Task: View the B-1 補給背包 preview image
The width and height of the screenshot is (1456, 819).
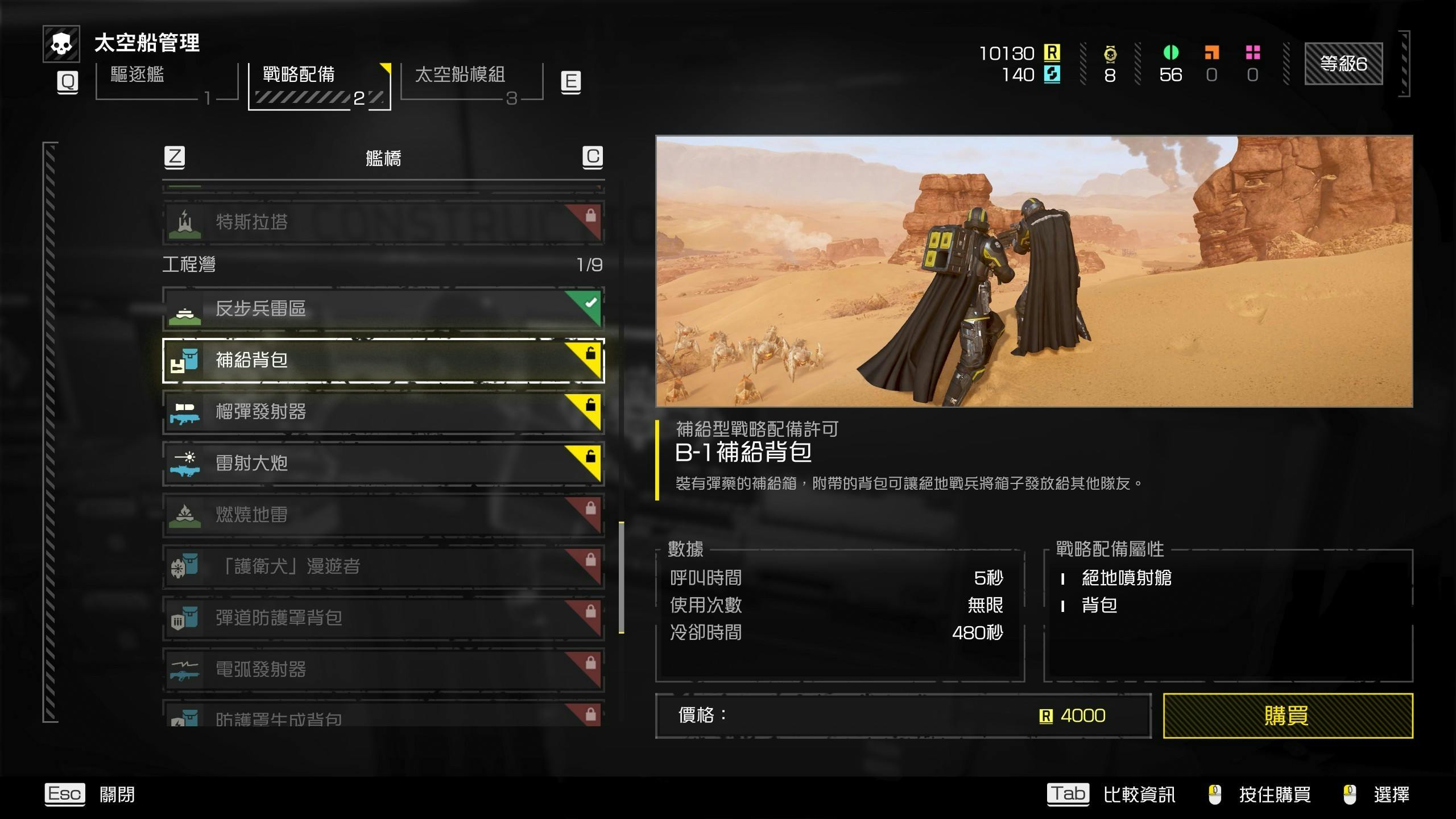Action: 1033,271
